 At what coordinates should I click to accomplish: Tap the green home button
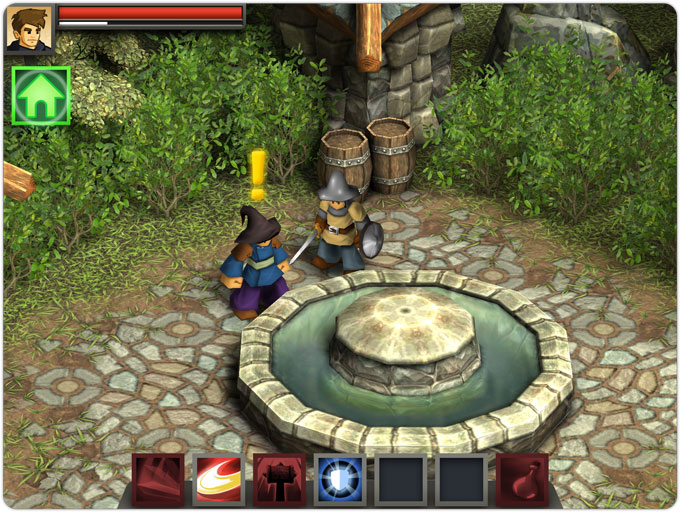(x=41, y=96)
